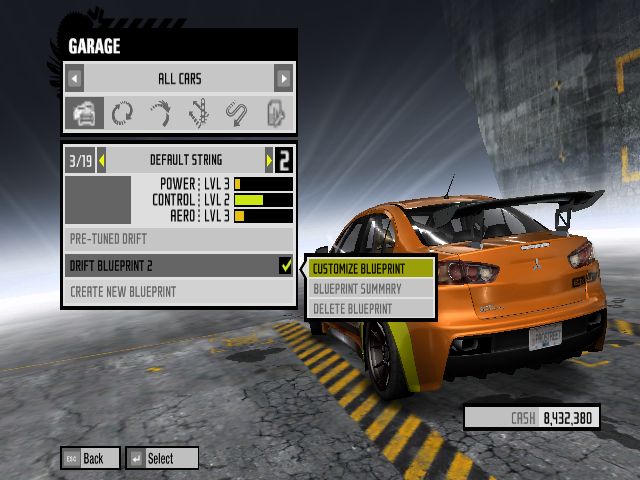Select the all cars category icon

click(x=84, y=113)
